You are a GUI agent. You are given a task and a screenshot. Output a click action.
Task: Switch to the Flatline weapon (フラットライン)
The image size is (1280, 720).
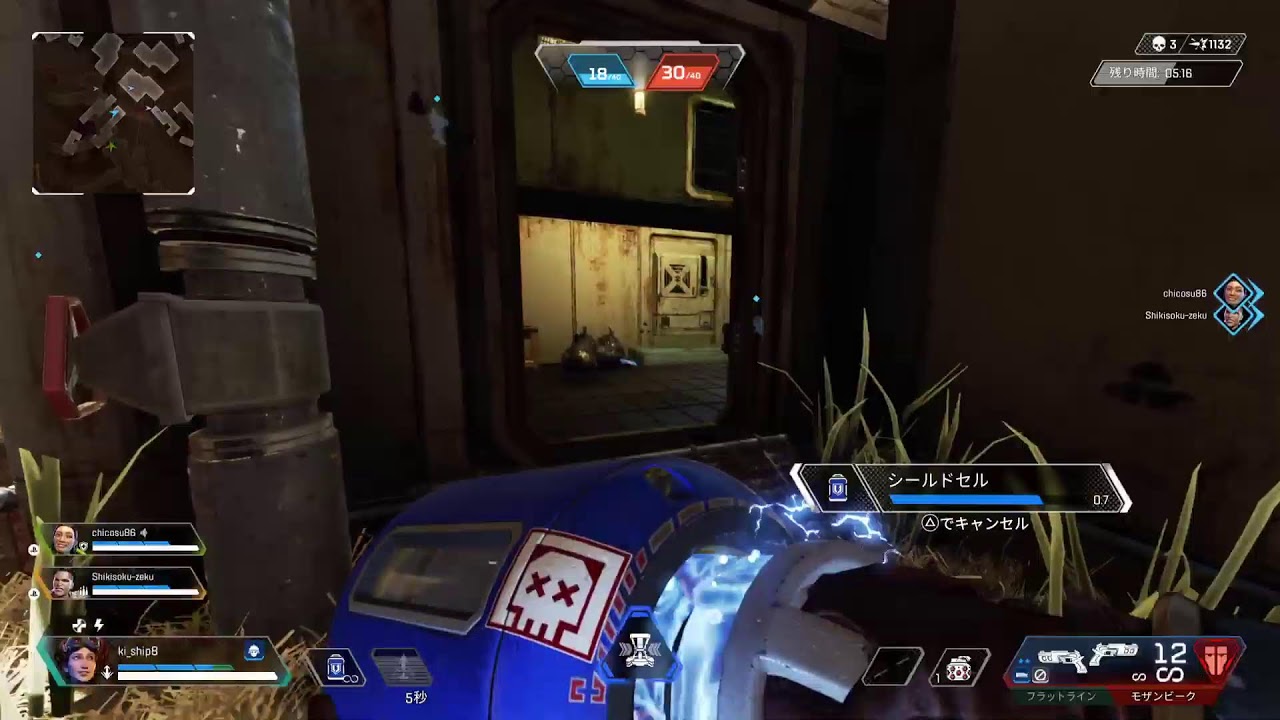pos(1061,664)
